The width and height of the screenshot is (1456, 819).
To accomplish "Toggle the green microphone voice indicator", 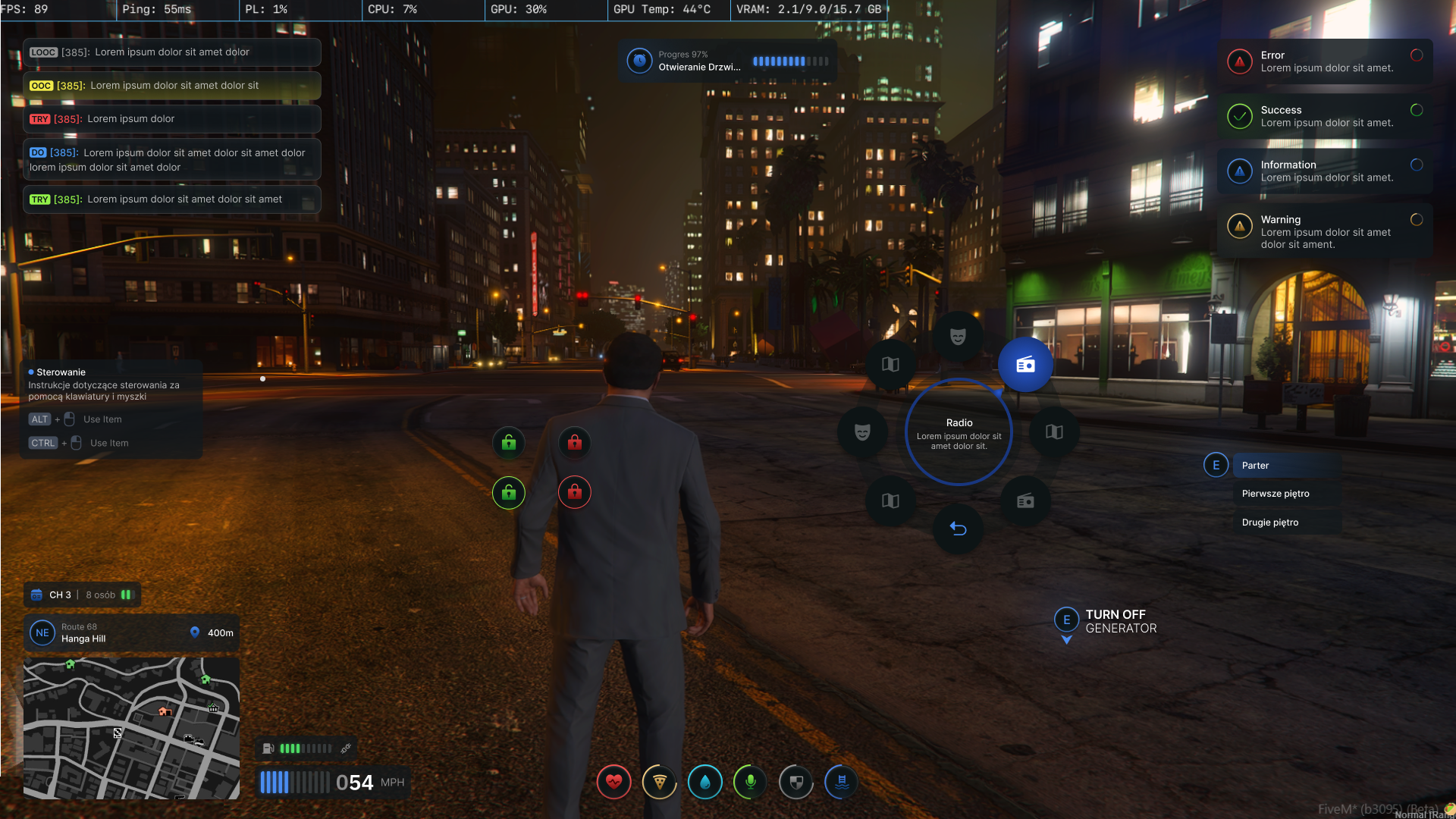I will (750, 782).
